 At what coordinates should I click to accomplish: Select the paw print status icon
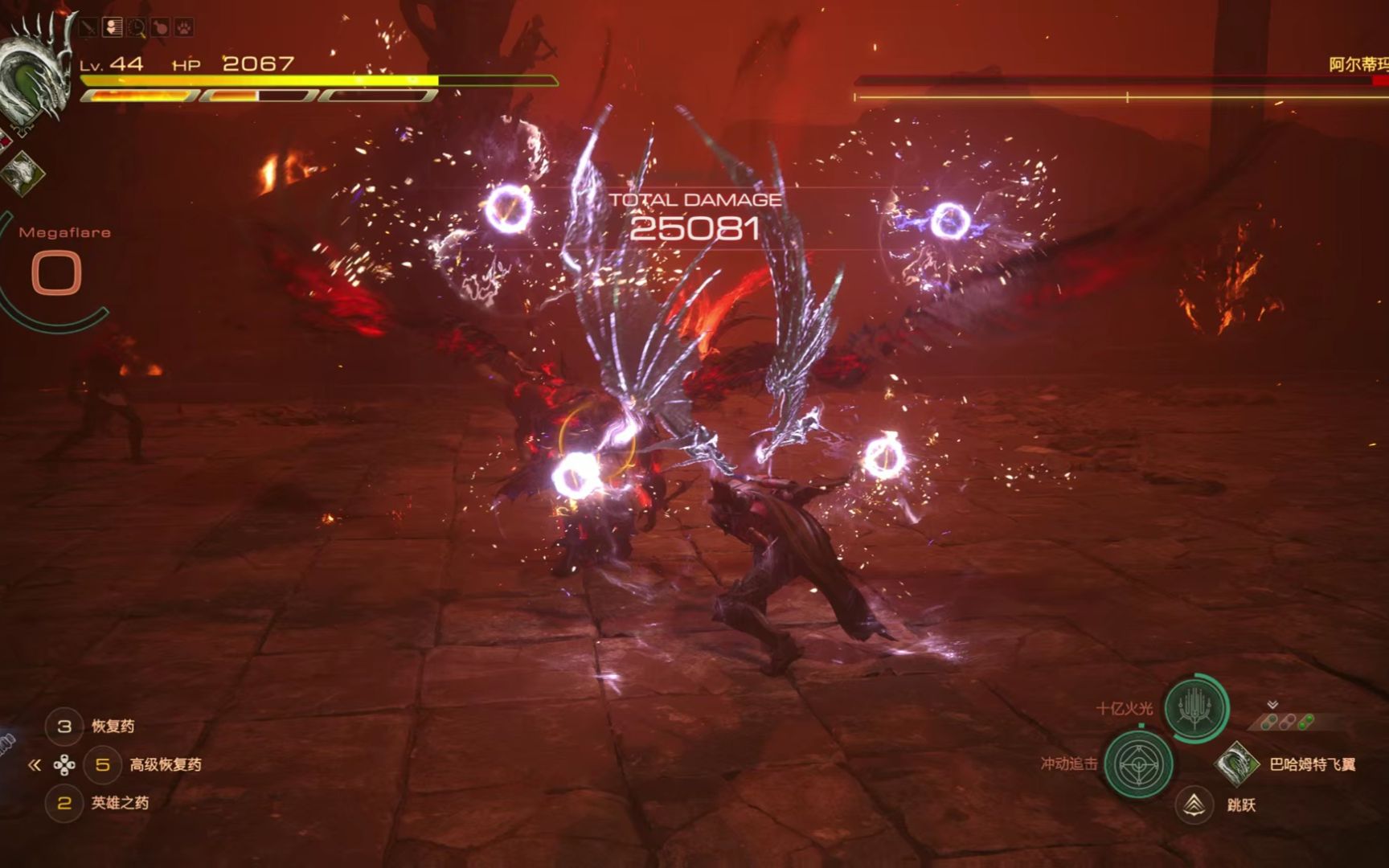pos(184,28)
